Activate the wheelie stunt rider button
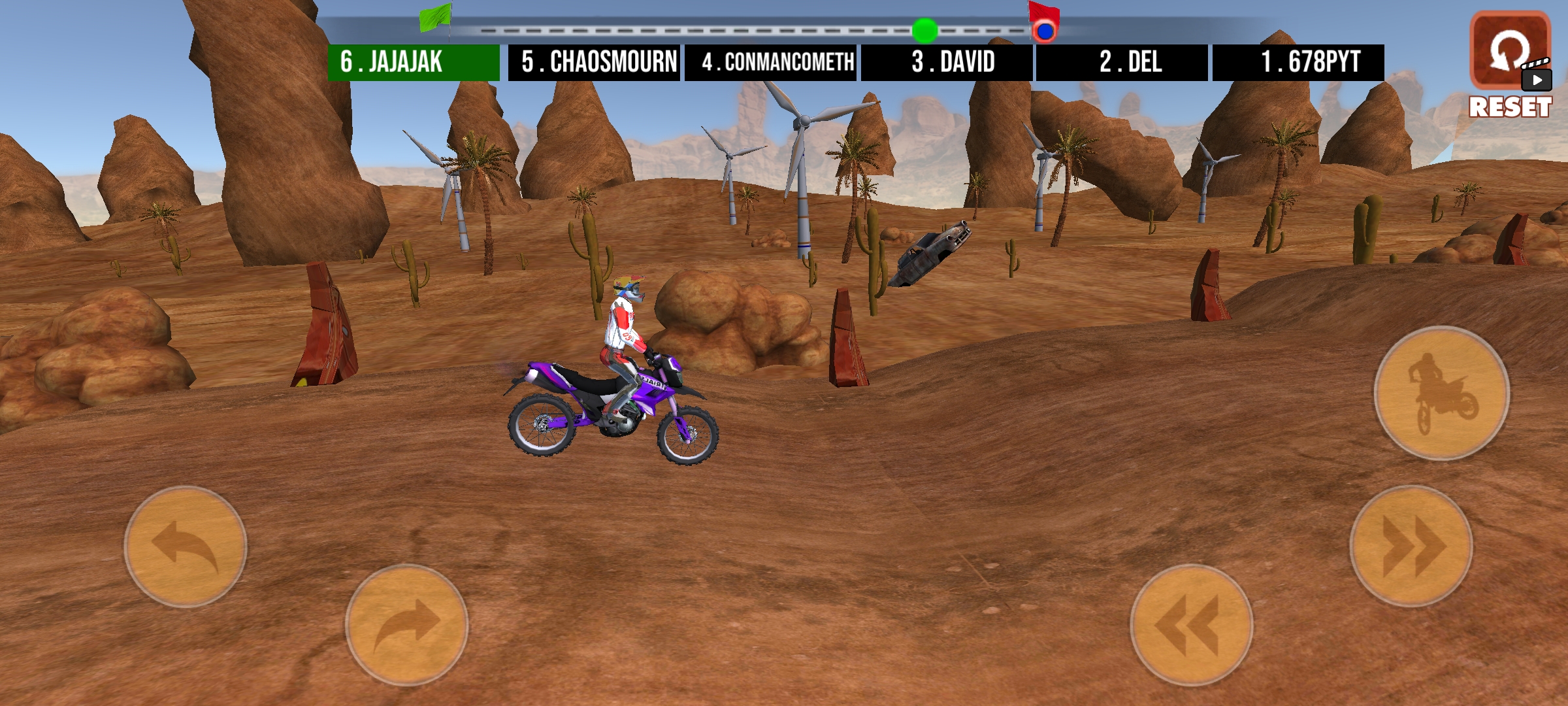Viewport: 1568px width, 706px height. point(1441,393)
